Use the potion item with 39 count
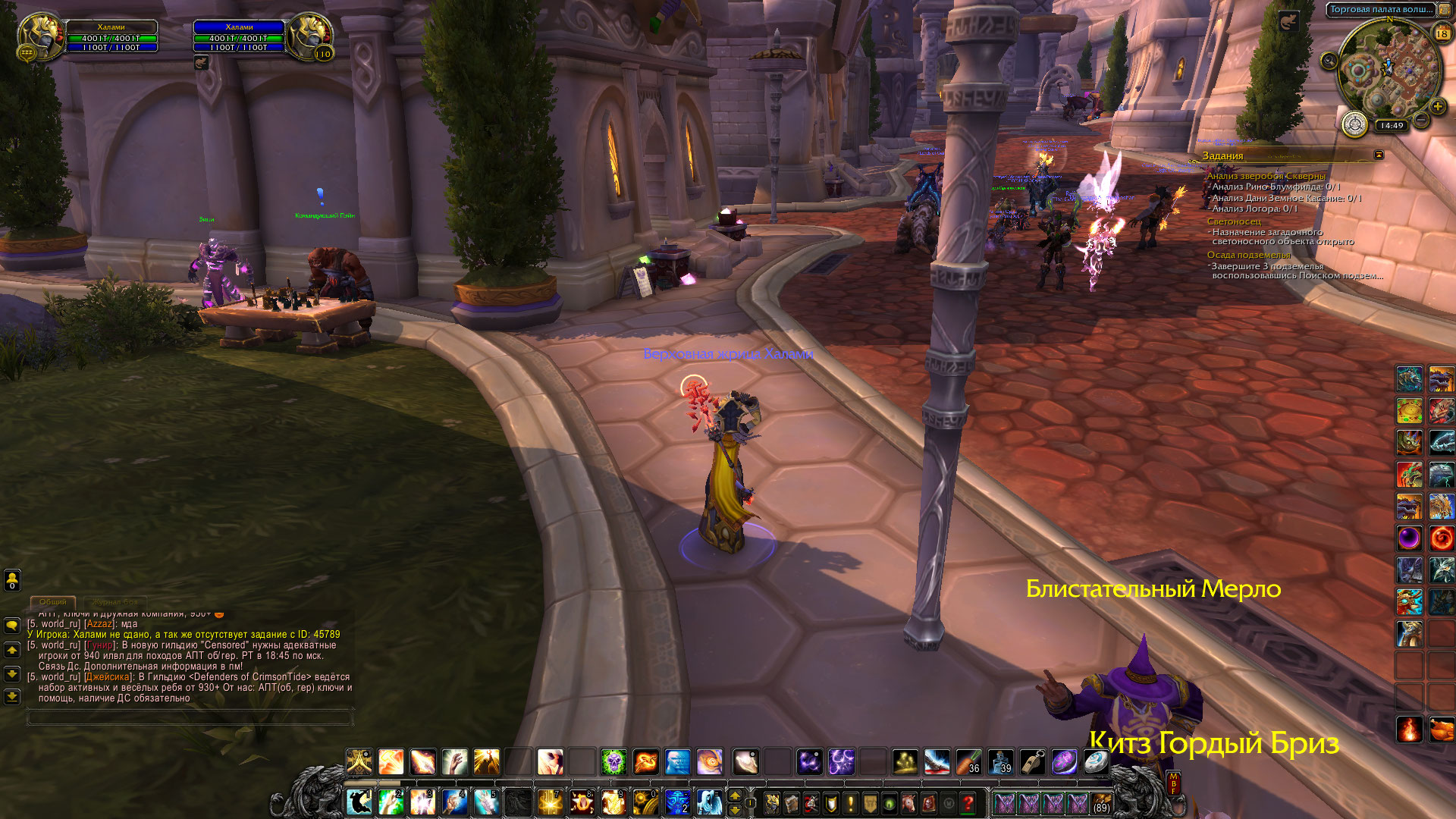The width and height of the screenshot is (1456, 819). (1000, 761)
